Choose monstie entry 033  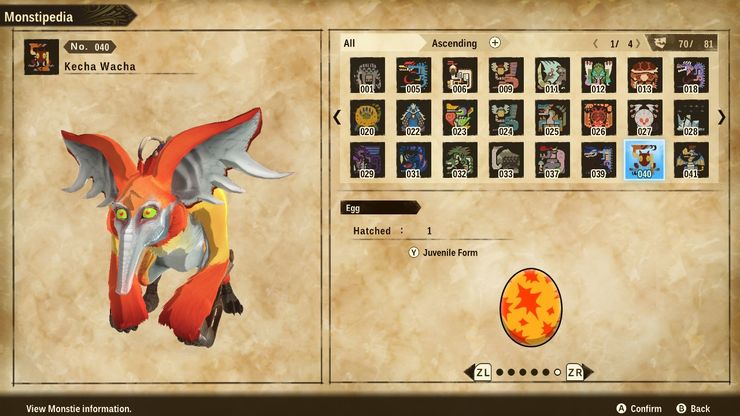[x=506, y=160]
